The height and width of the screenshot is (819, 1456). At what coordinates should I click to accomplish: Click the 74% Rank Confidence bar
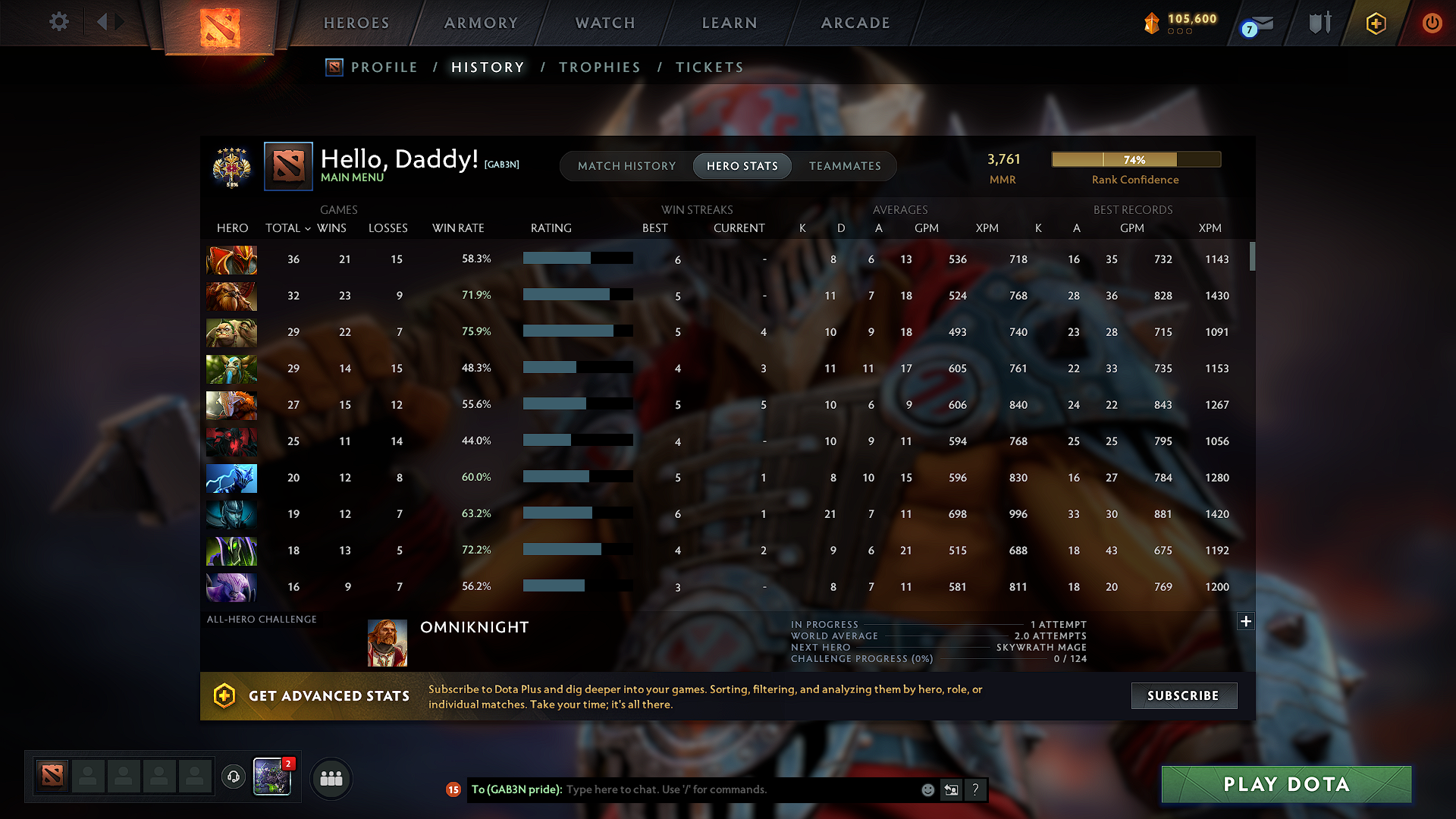click(1135, 159)
